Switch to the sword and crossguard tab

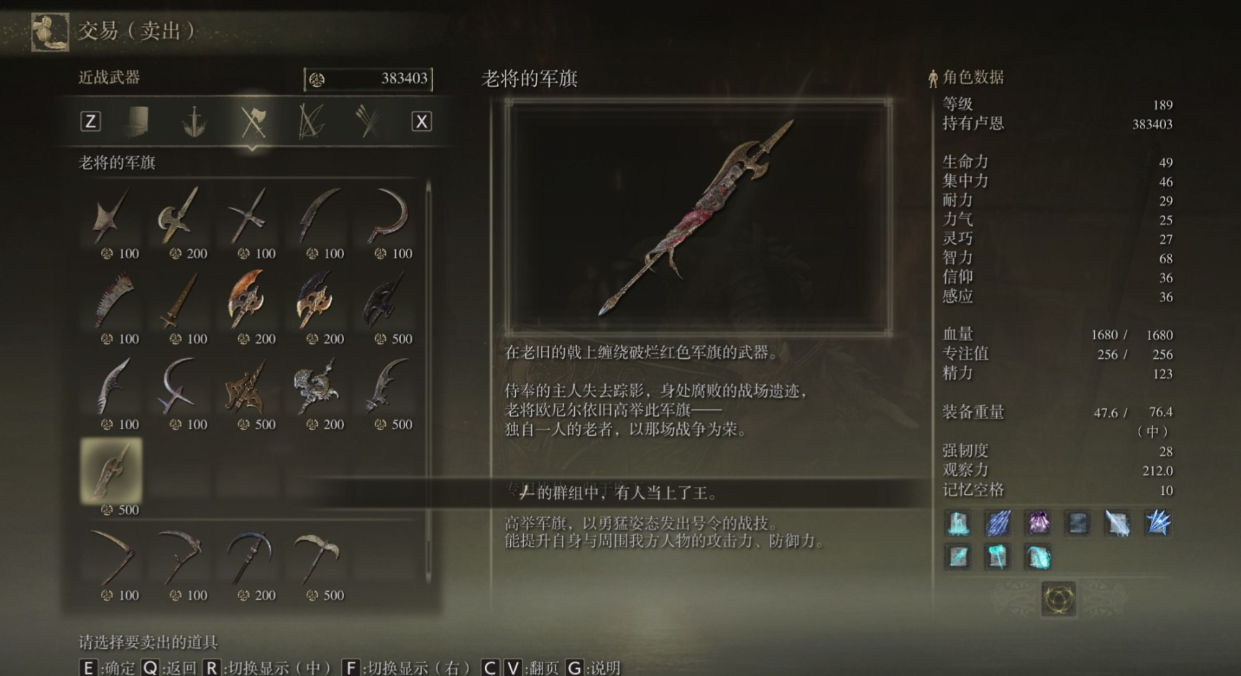coord(194,121)
